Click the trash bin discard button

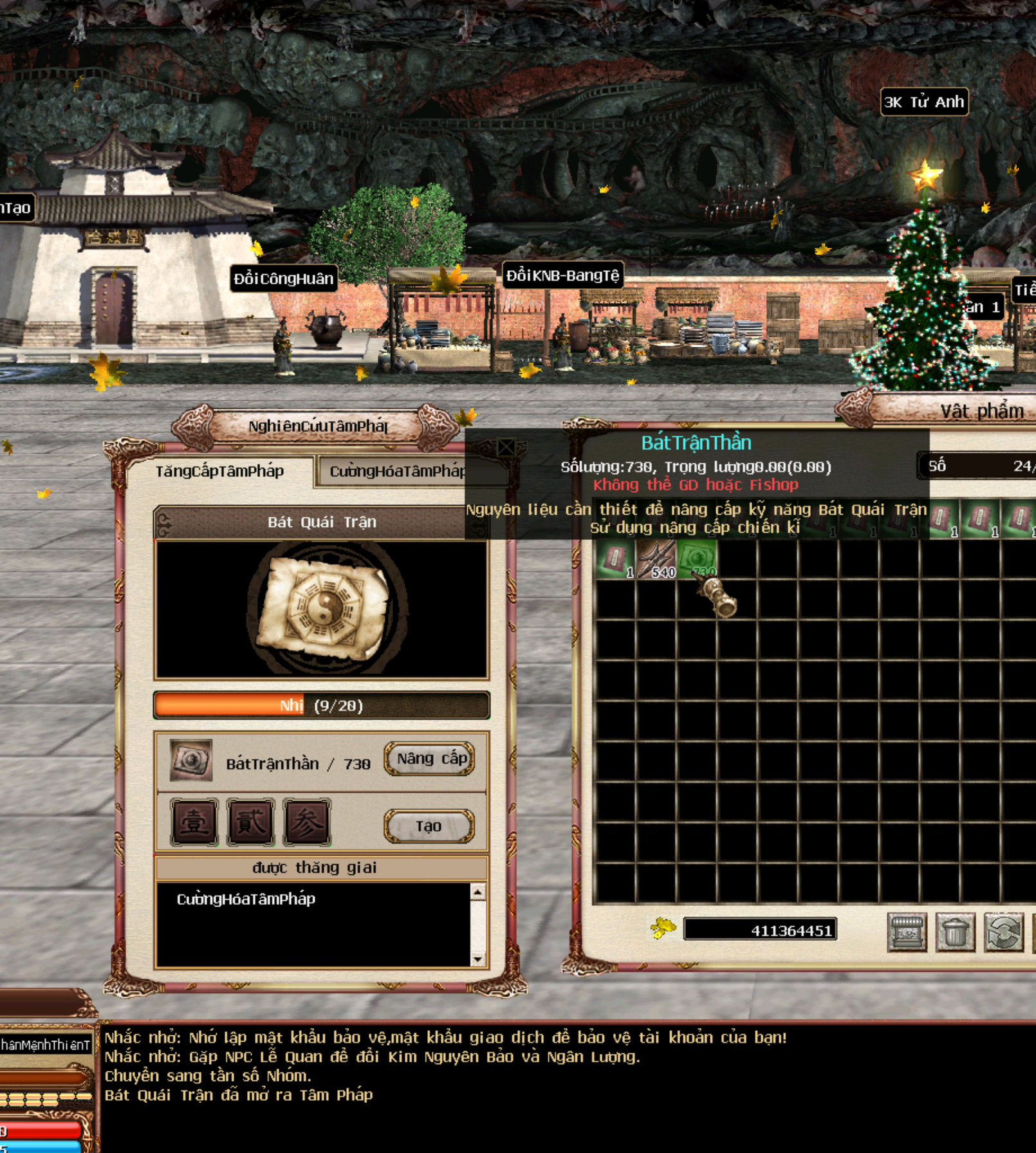tap(955, 932)
